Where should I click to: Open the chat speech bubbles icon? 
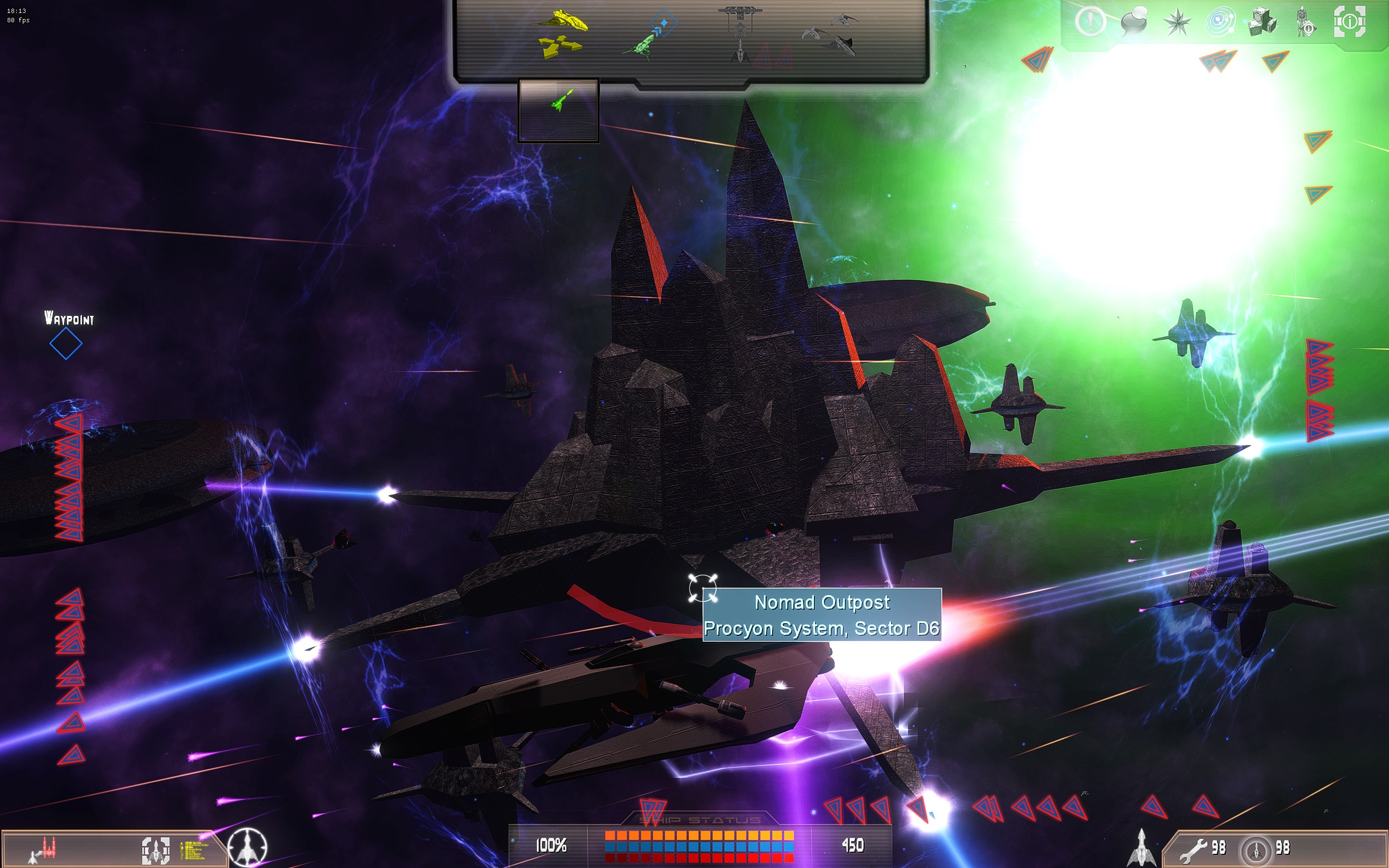[x=1133, y=22]
